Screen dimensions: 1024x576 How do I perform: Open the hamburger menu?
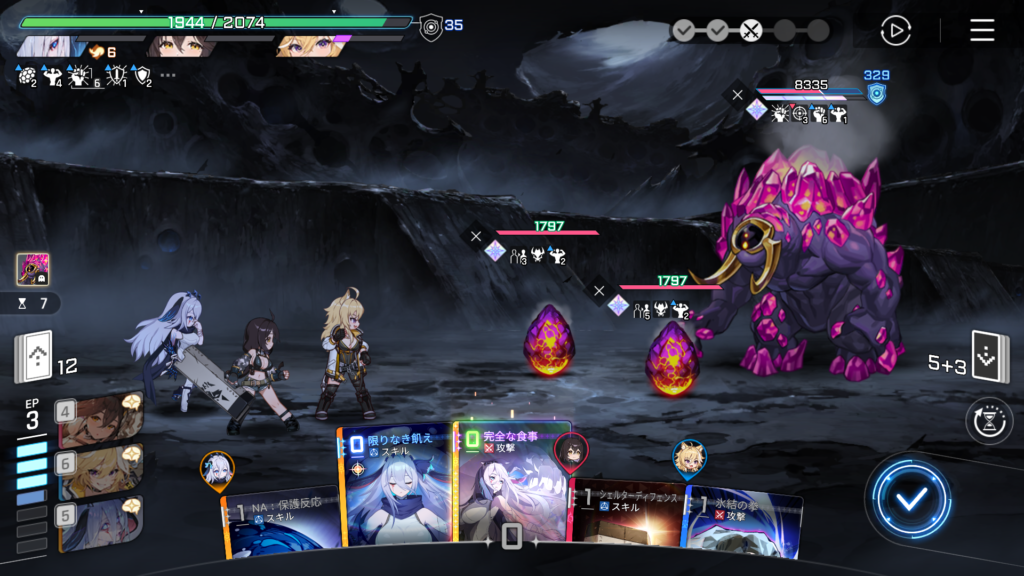pyautogui.click(x=982, y=30)
